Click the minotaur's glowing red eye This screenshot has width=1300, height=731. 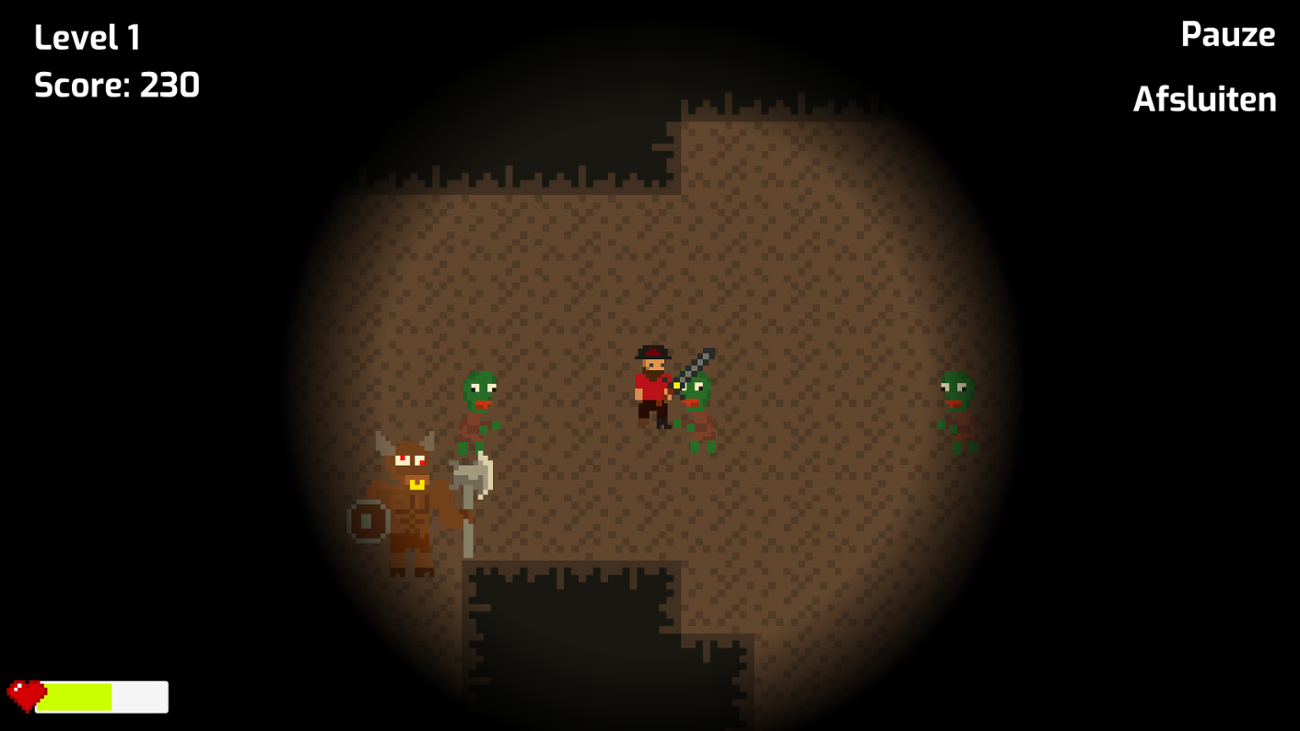click(x=401, y=459)
